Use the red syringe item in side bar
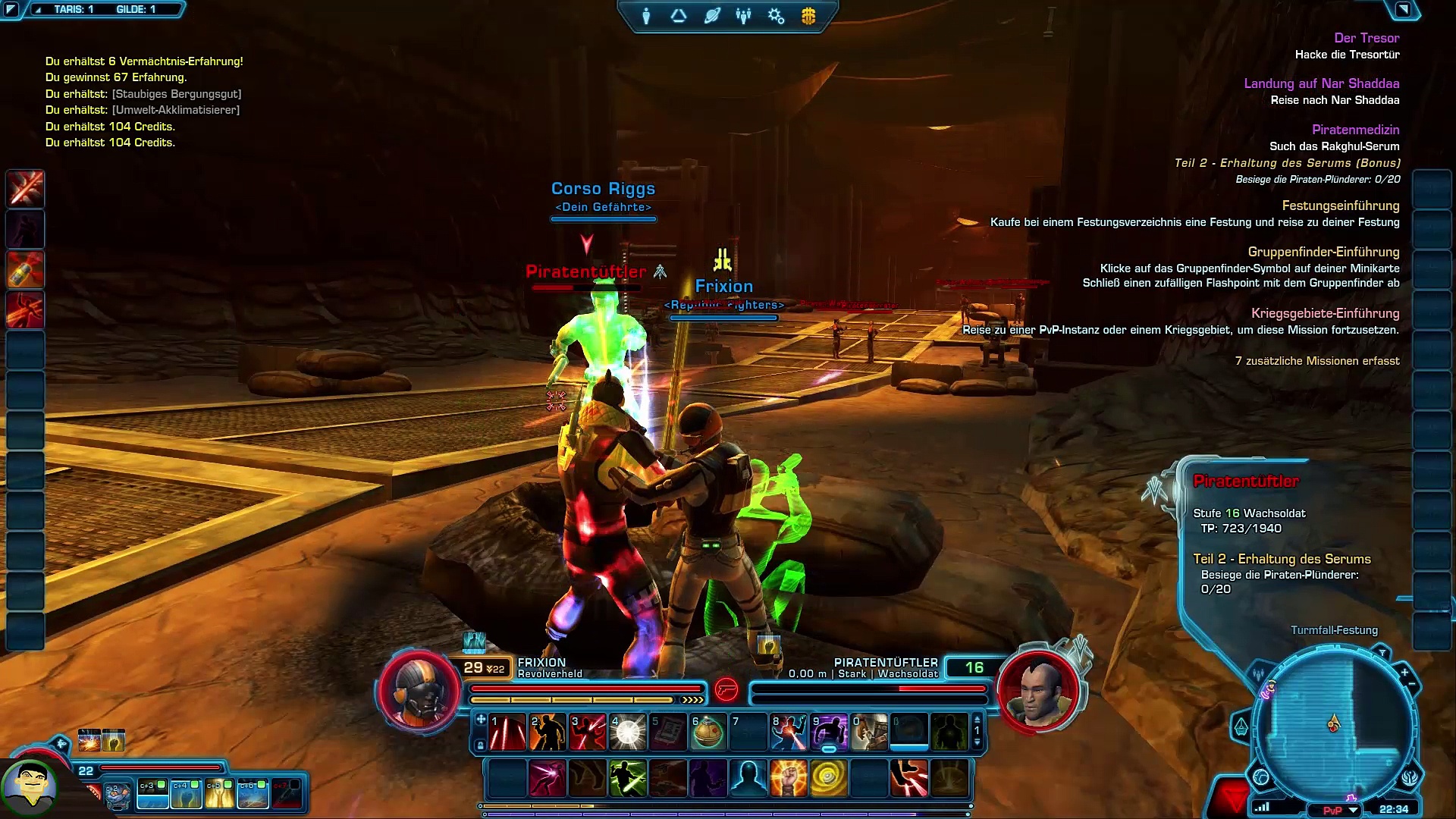This screenshot has width=1456, height=819. click(x=26, y=269)
